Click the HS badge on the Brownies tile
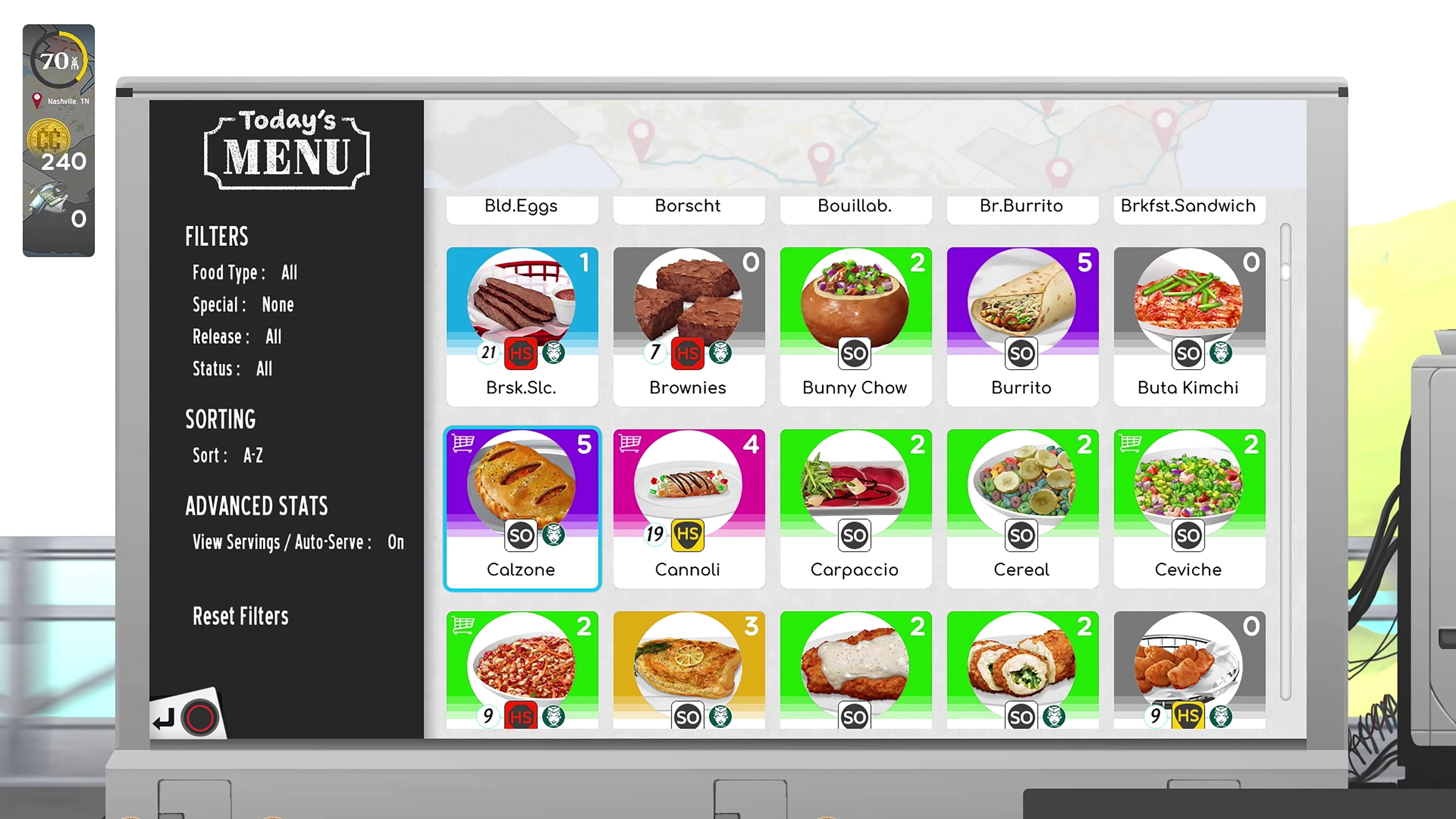Viewport: 1456px width, 819px height. click(688, 353)
